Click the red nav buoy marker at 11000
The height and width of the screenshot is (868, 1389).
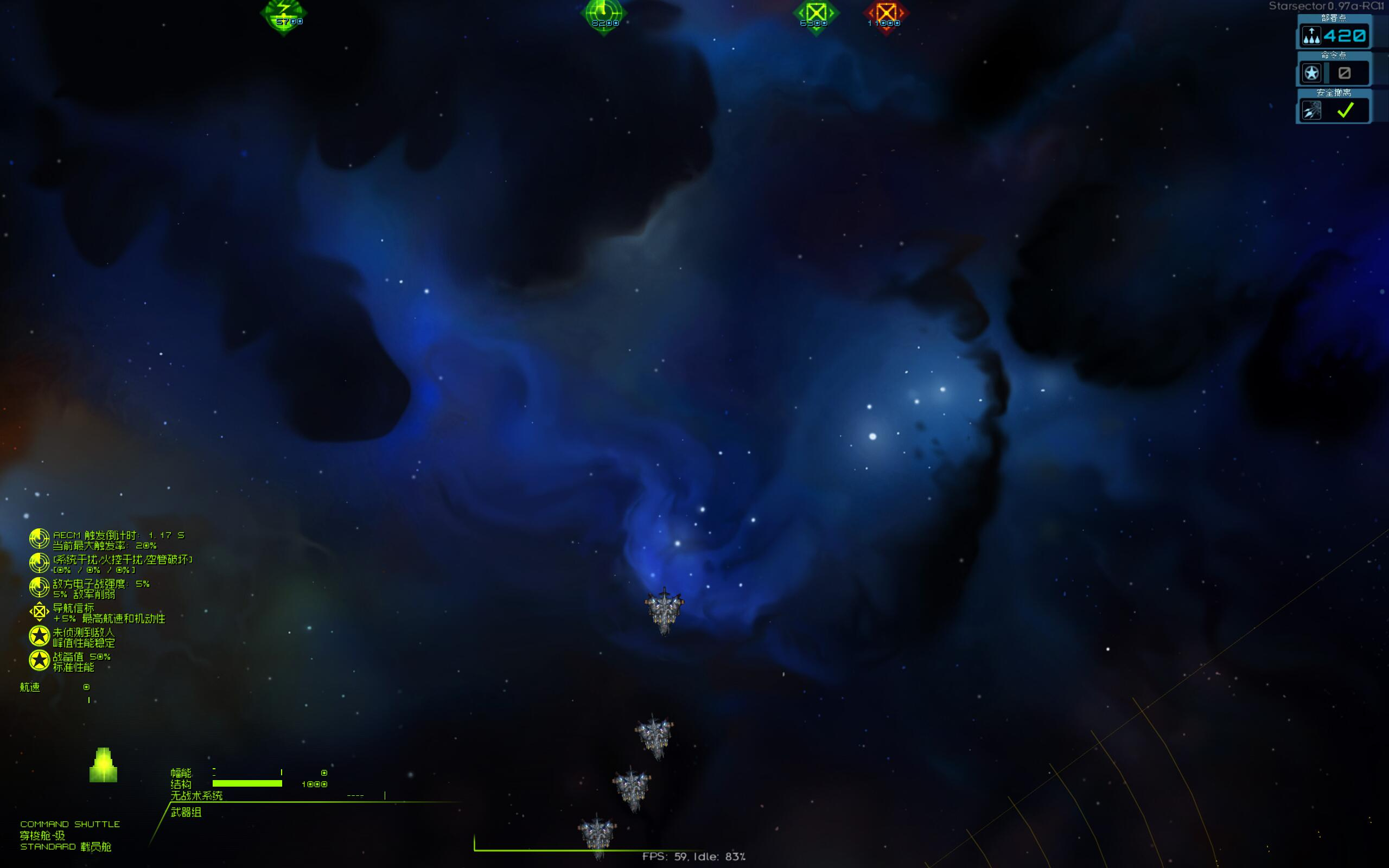(885, 14)
